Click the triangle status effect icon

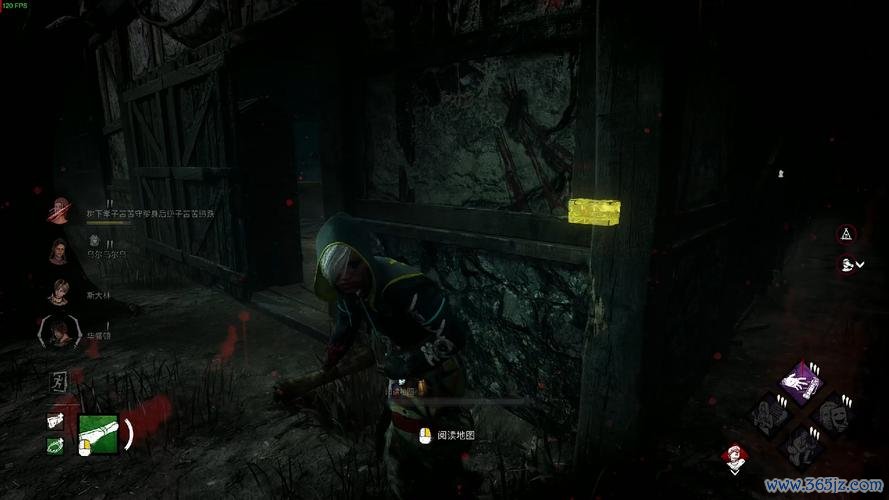point(847,234)
